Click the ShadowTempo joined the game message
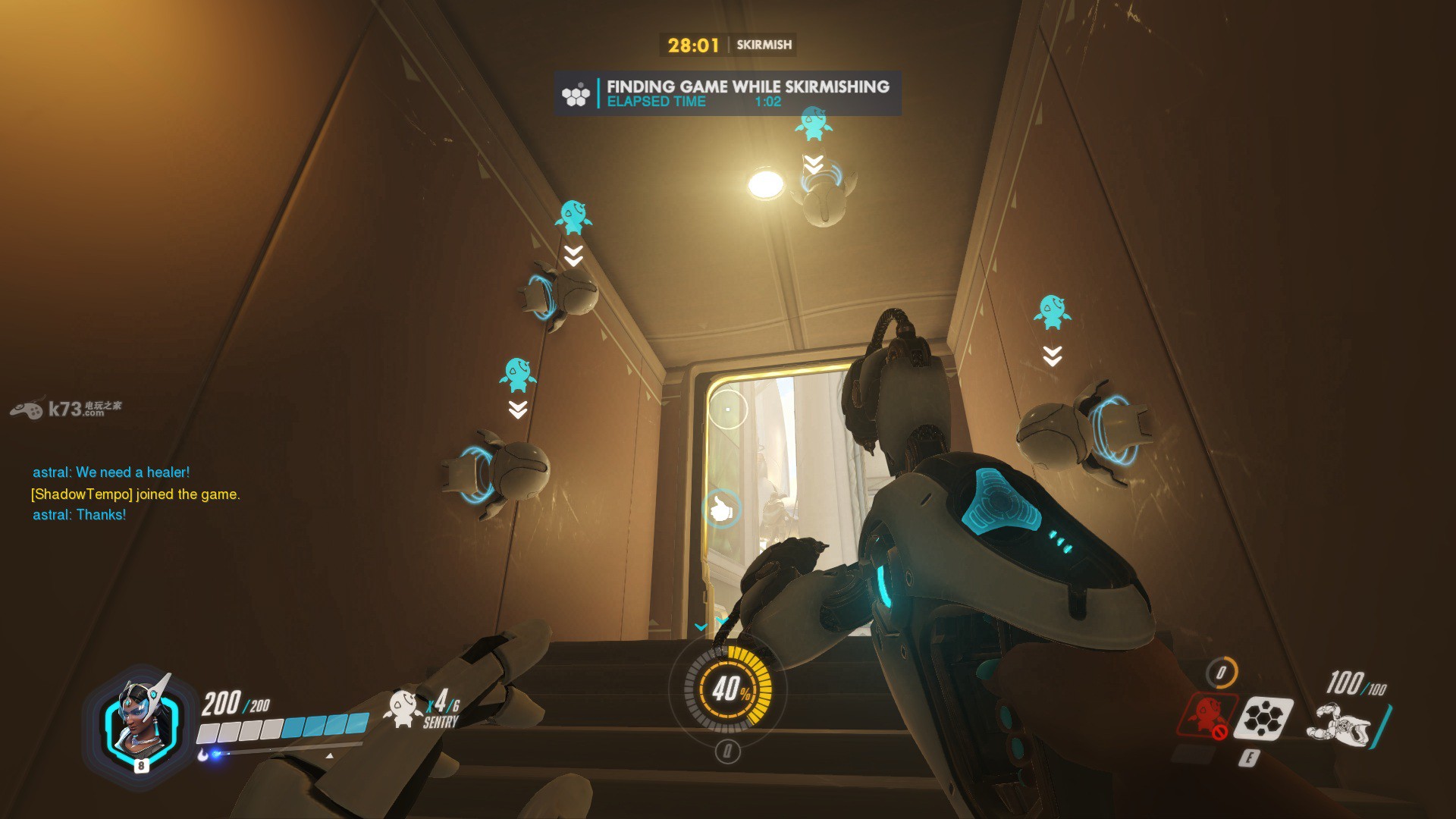1456x819 pixels. point(136,494)
